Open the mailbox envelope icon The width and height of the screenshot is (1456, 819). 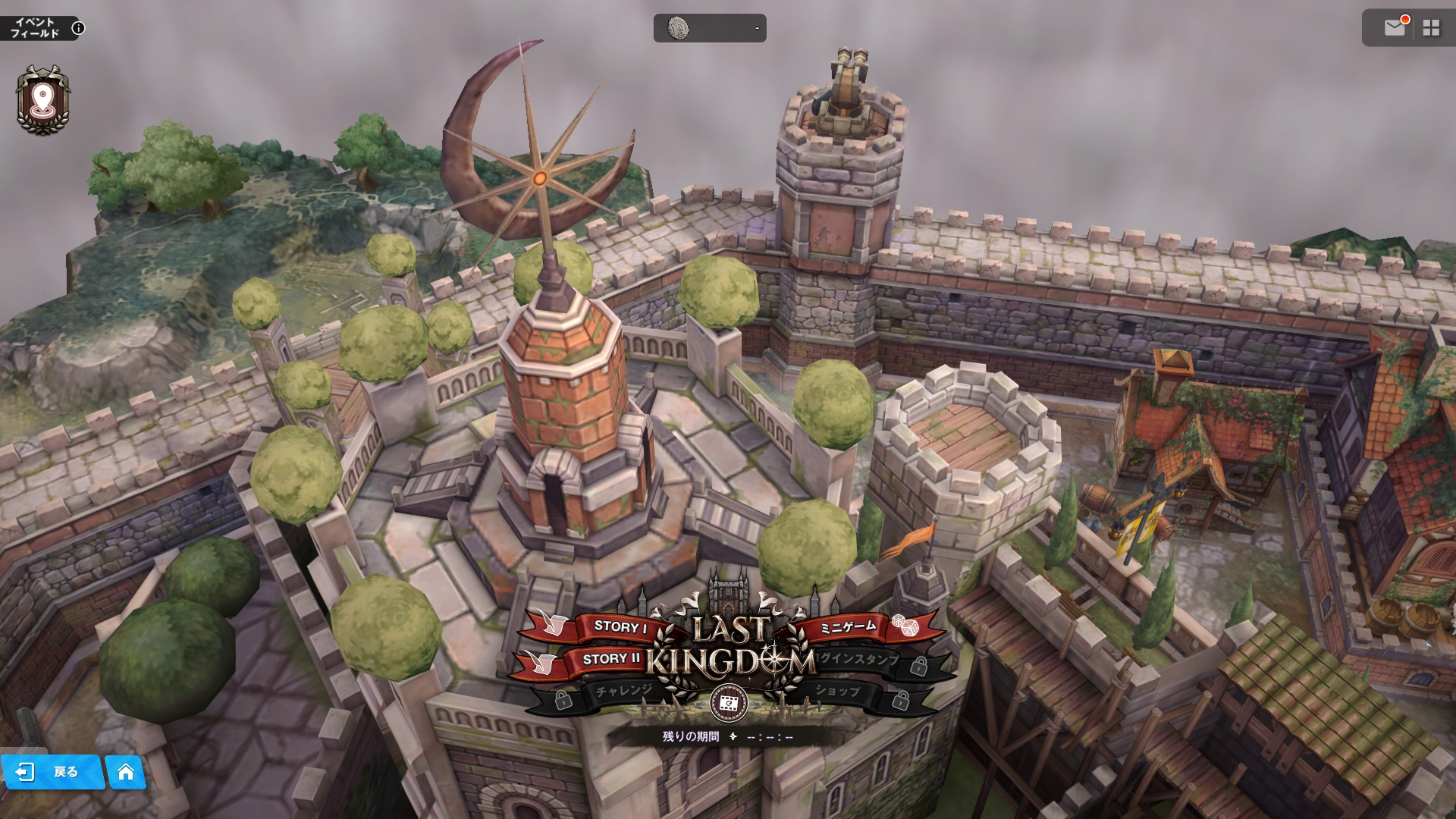1395,28
